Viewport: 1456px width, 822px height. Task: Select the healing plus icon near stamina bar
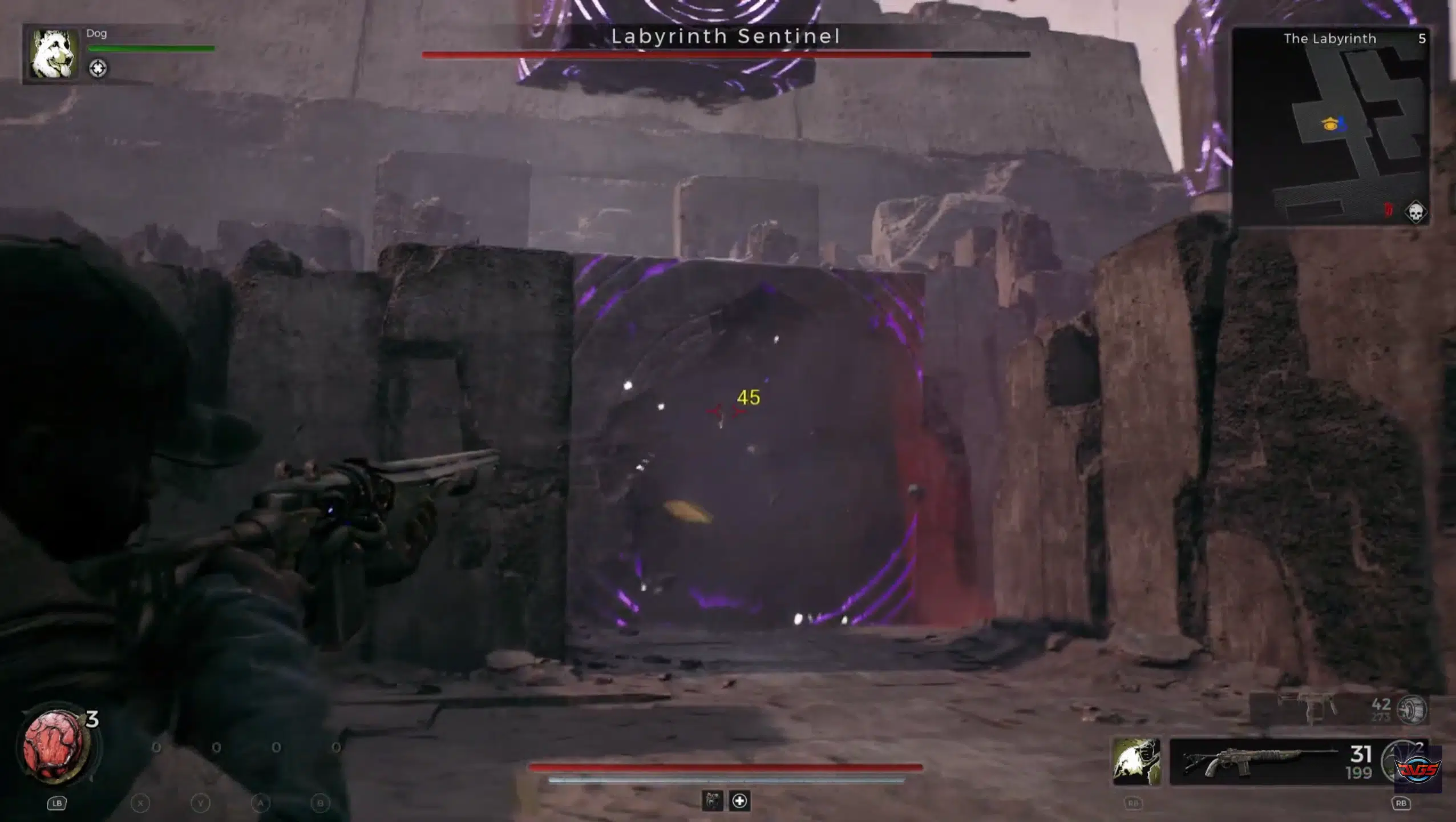[x=739, y=801]
